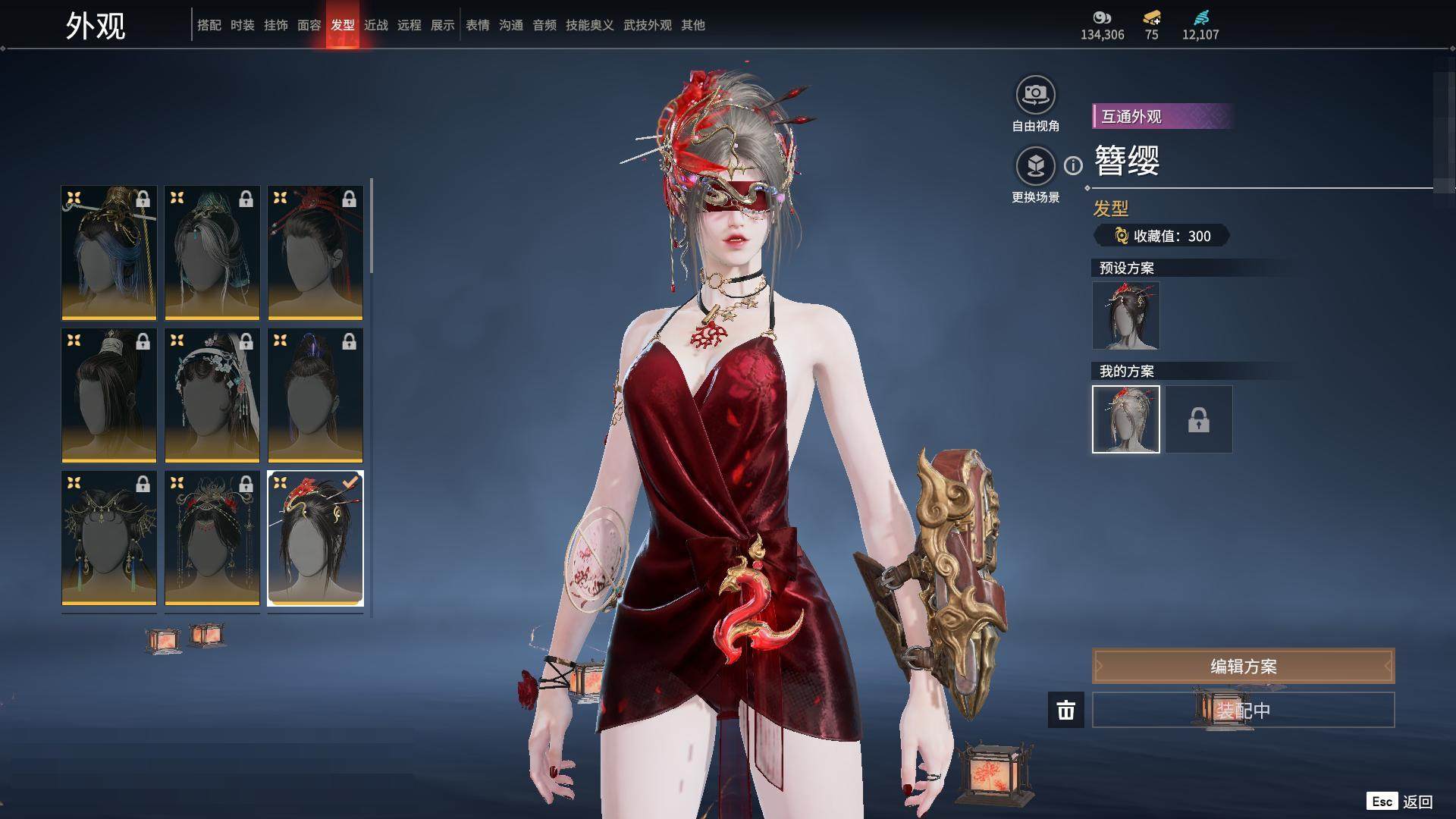Show the 表情 tab
Viewport: 1456px width, 819px height.
(478, 25)
